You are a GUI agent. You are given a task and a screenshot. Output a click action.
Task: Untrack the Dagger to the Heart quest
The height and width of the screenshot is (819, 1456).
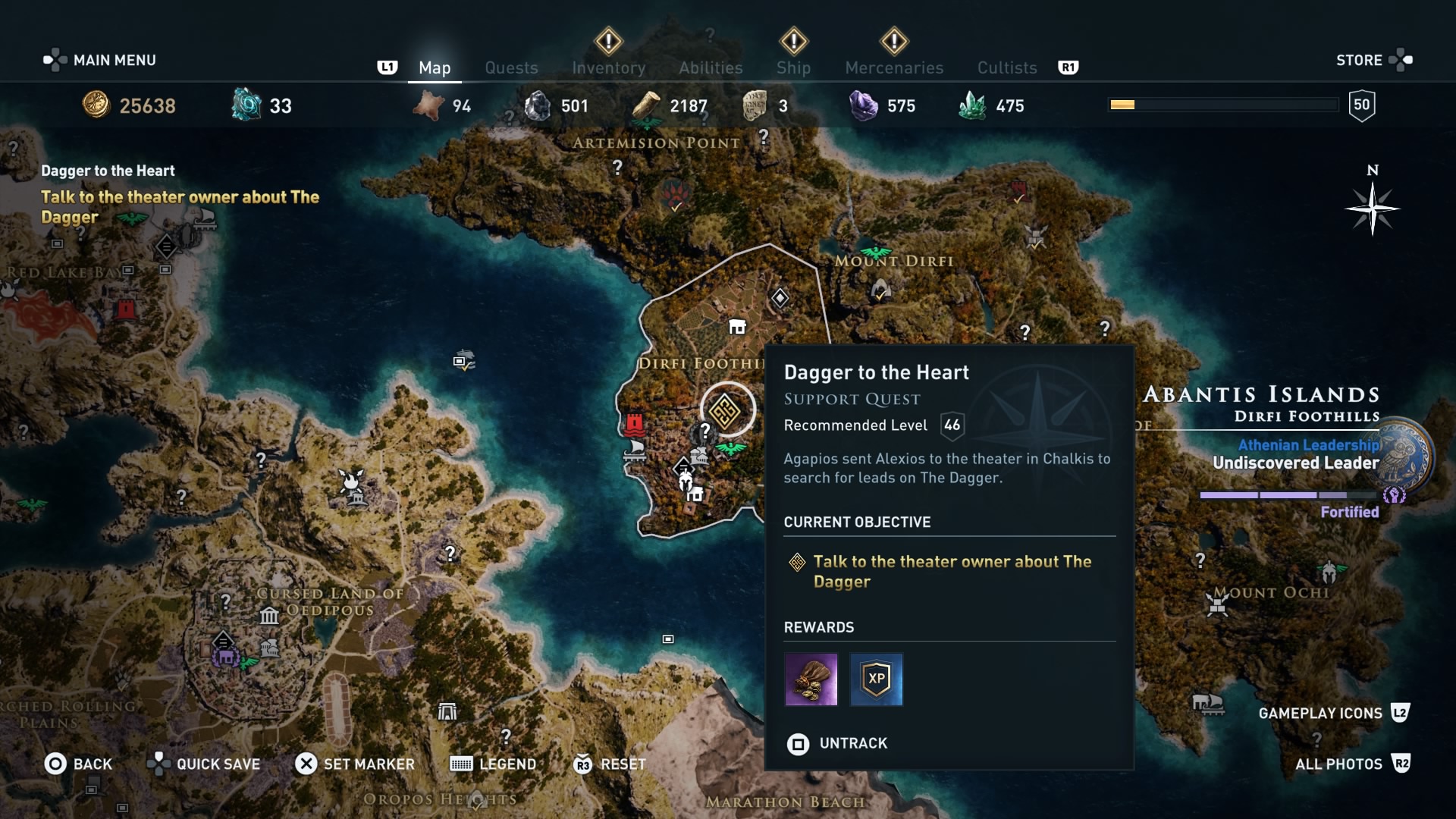(x=836, y=744)
